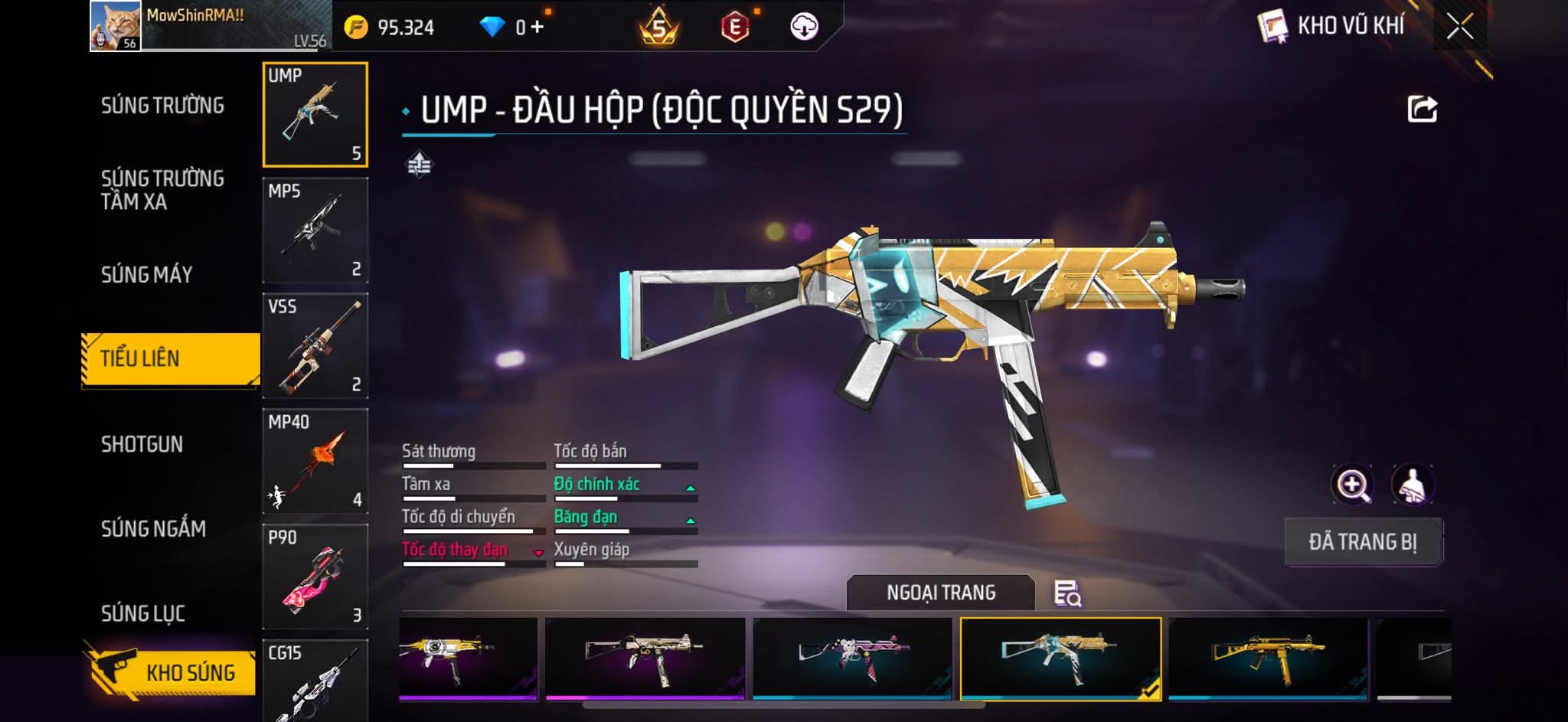Open the skin list search icon
The image size is (1568, 722).
tap(1067, 593)
